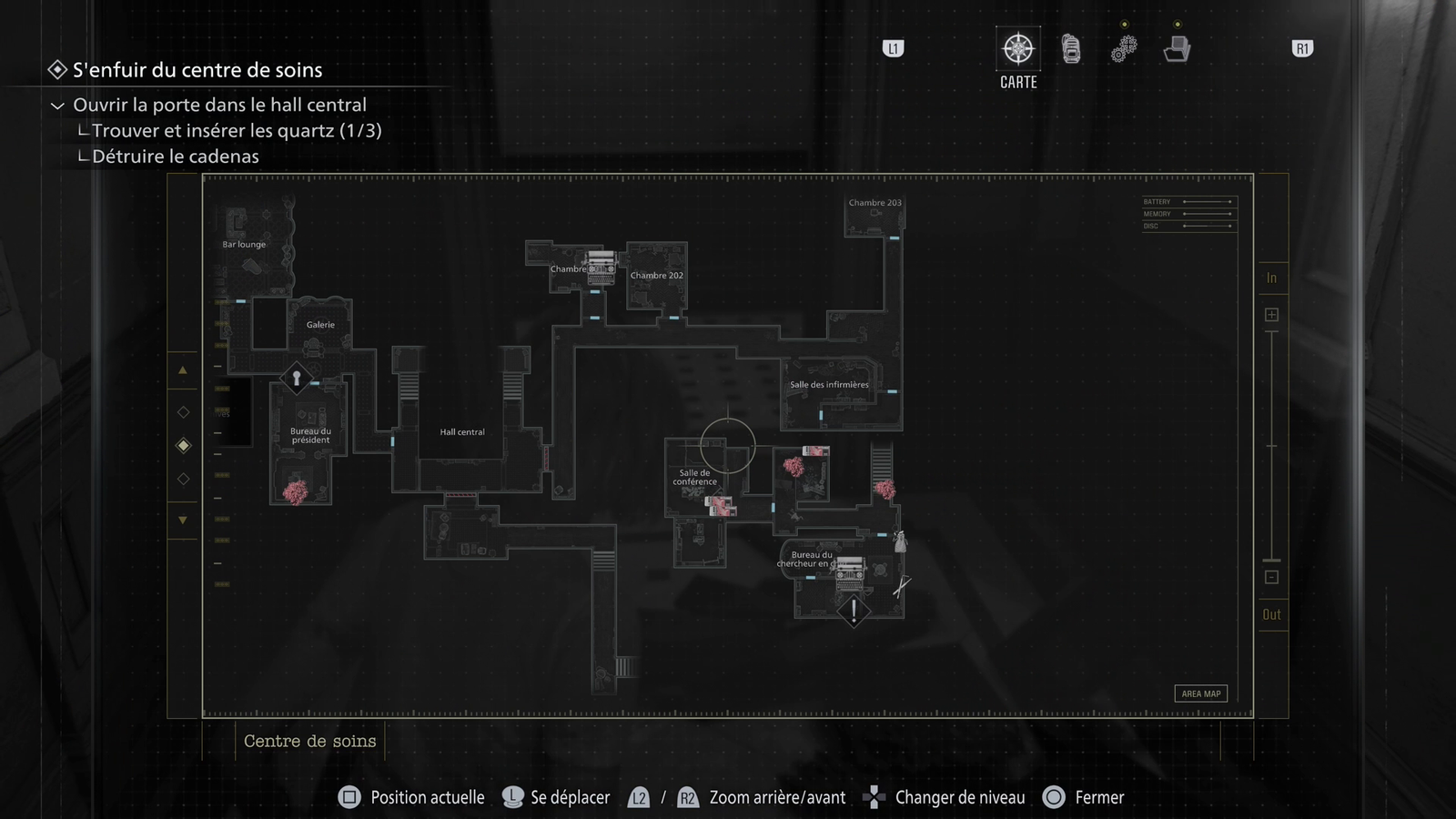This screenshot has height=819, width=1456.
Task: Select the keyhole marker near Bureau du président
Action: coord(296,378)
